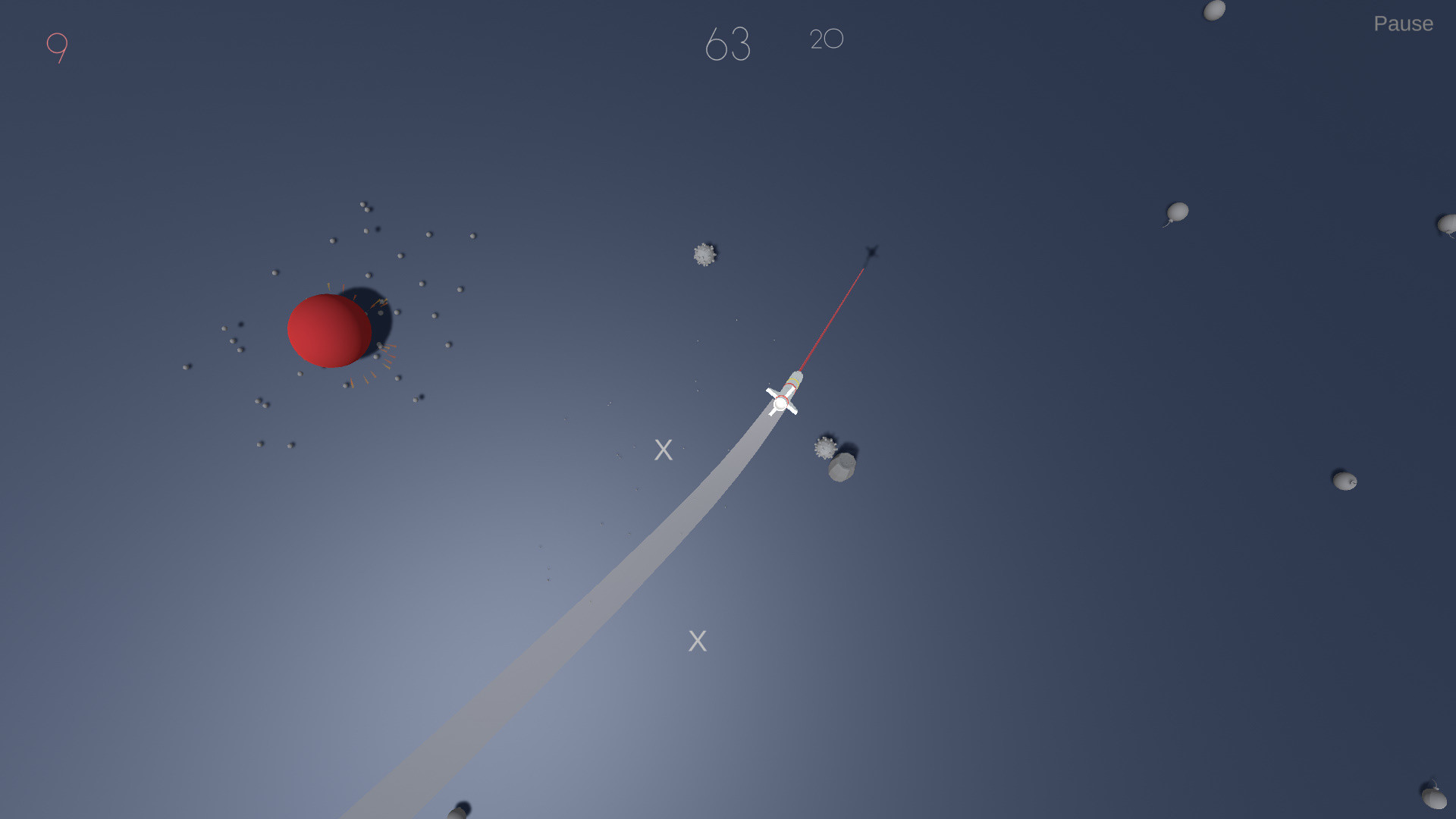Click the Pause label in the top-right corner
The width and height of the screenshot is (1456, 819).
pyautogui.click(x=1403, y=24)
